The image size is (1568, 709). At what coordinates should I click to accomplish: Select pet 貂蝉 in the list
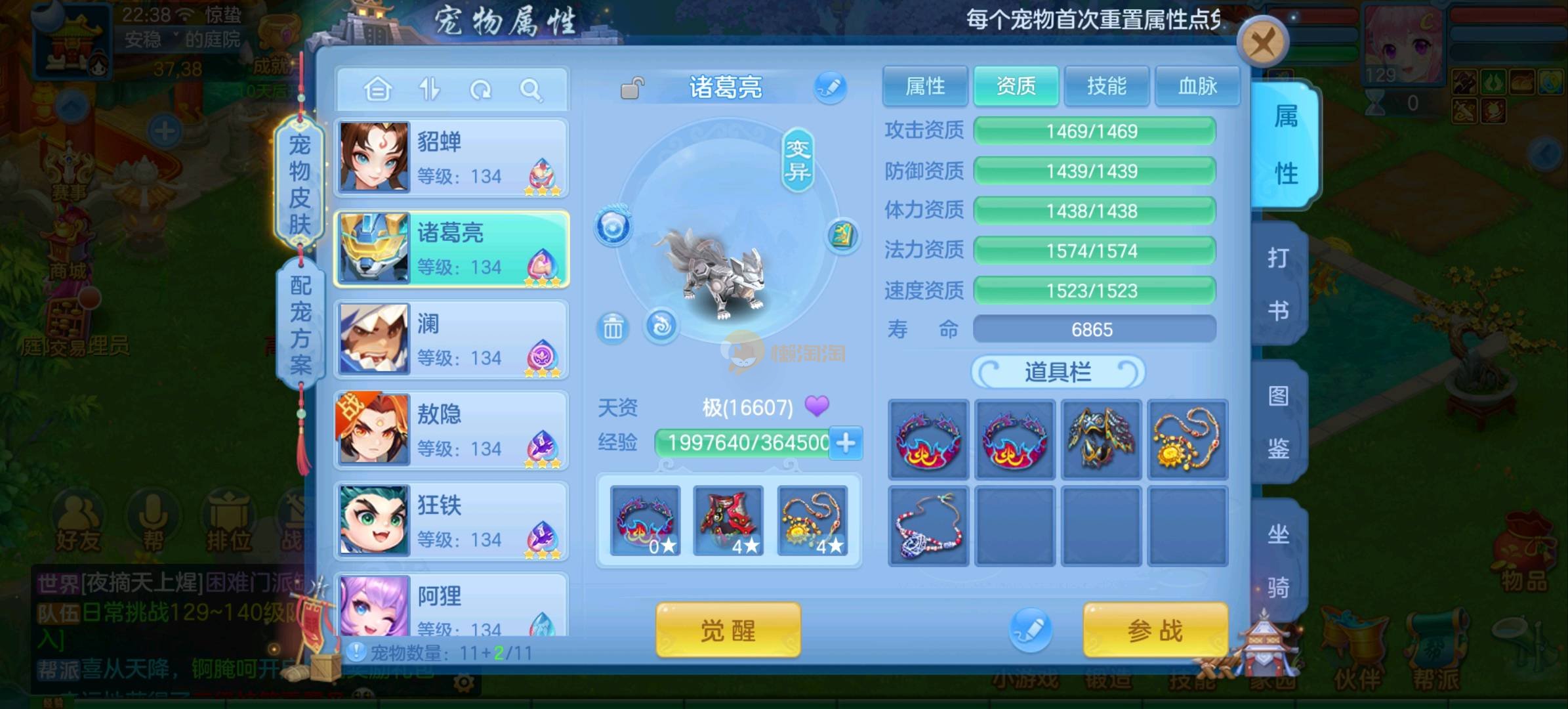[x=451, y=158]
